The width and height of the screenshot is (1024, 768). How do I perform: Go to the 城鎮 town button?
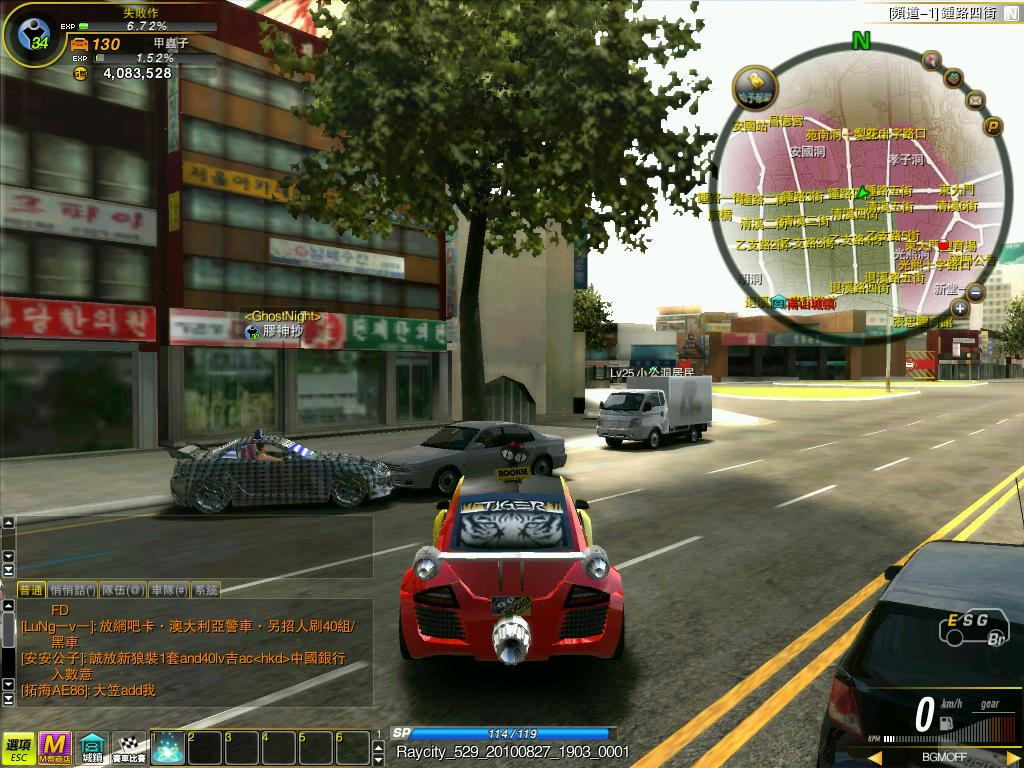(92, 747)
